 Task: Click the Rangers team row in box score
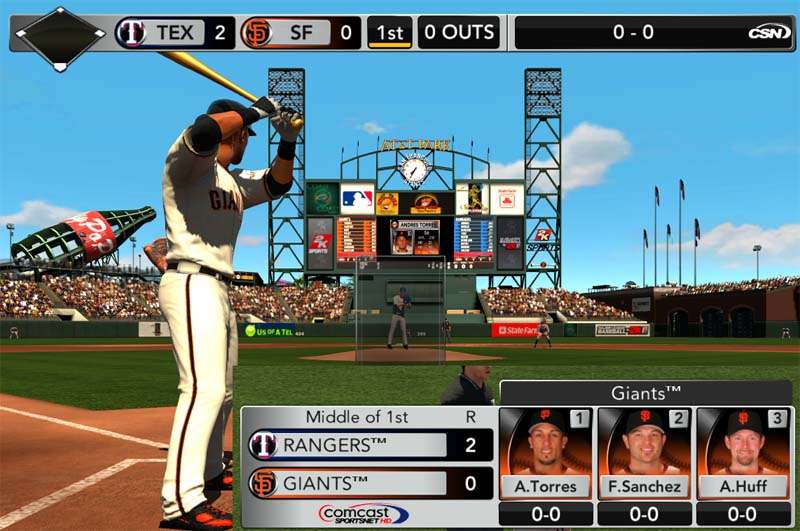[x=371, y=445]
